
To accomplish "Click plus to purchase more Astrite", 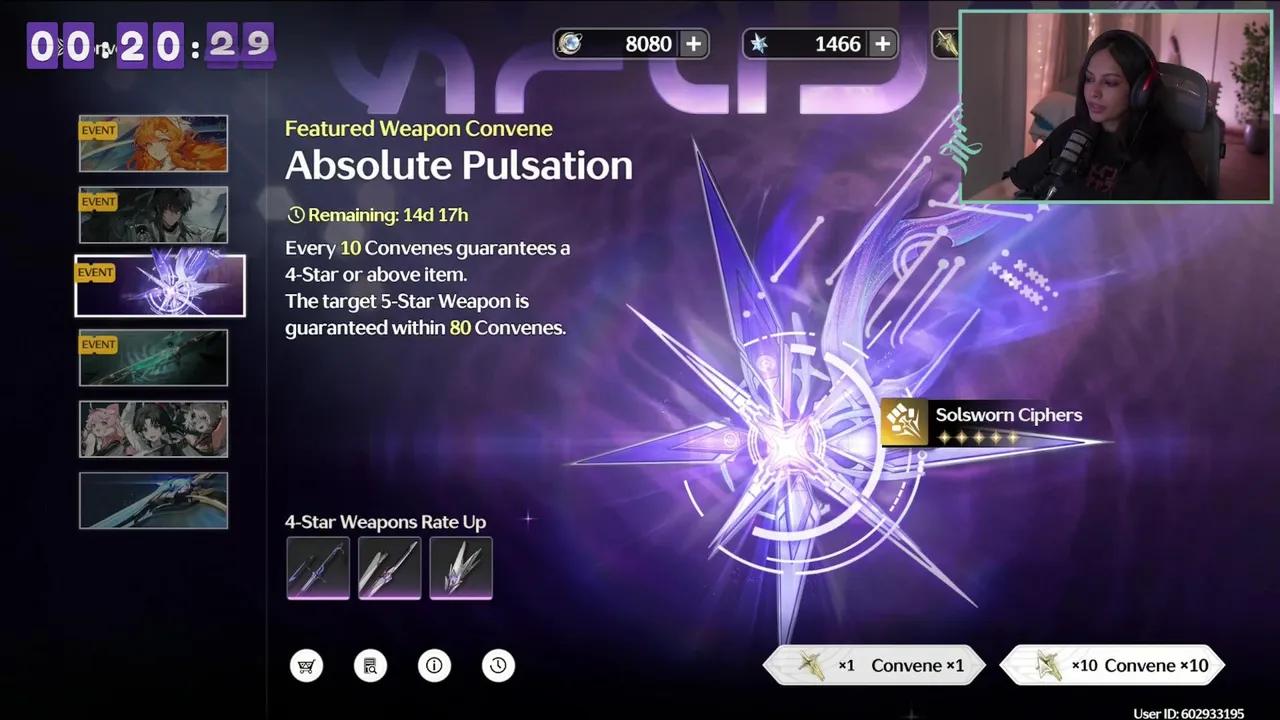I will tap(691, 43).
